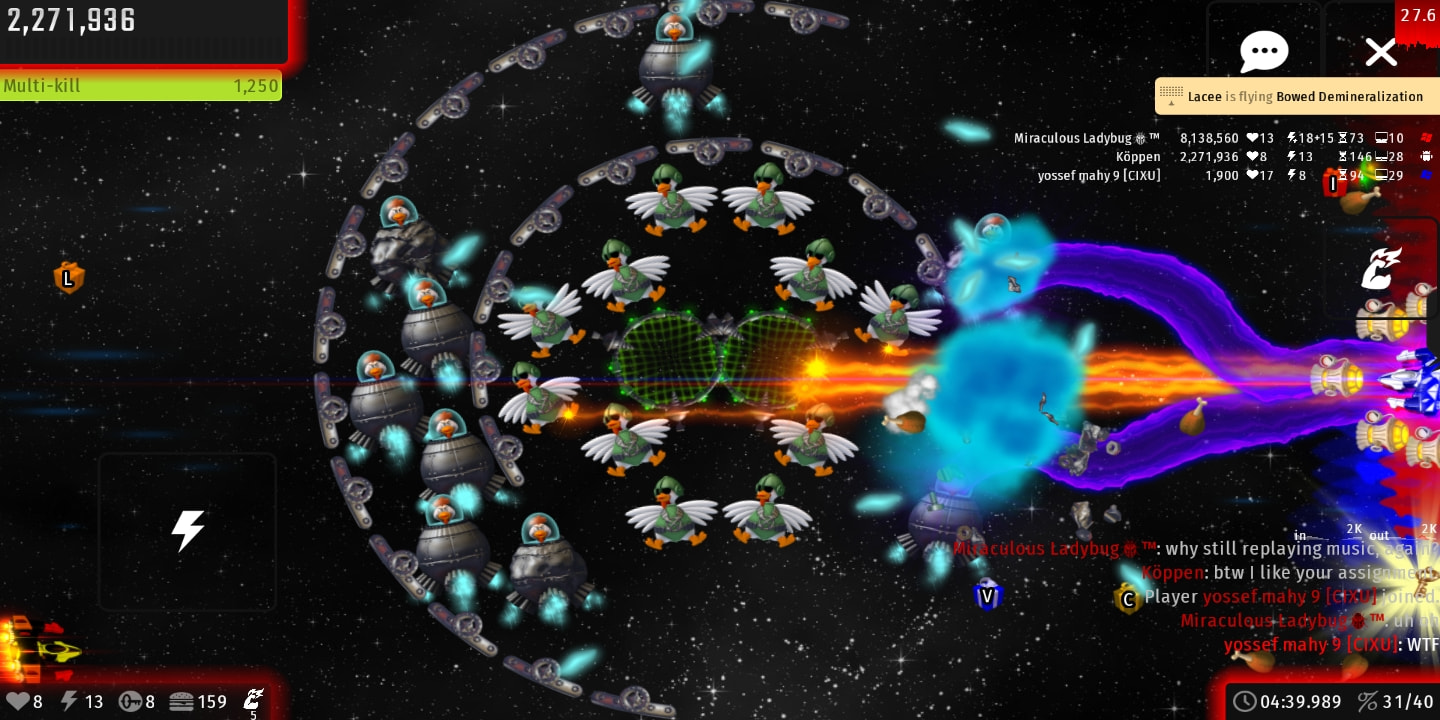
Task: Select yossef mahy 9 [CIXU] scoreboard row
Action: point(1099,175)
